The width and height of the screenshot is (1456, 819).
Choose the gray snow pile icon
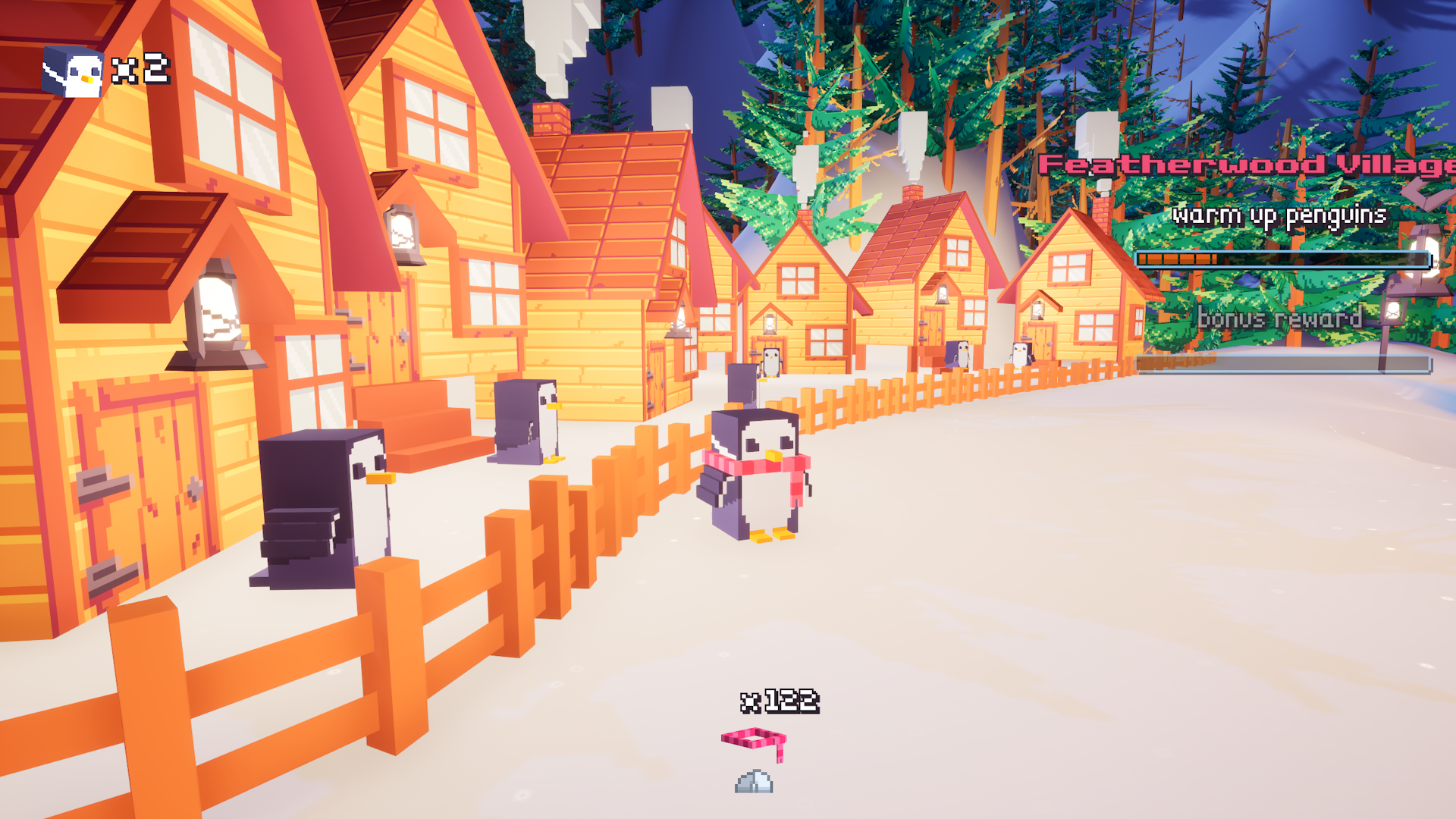click(x=754, y=782)
